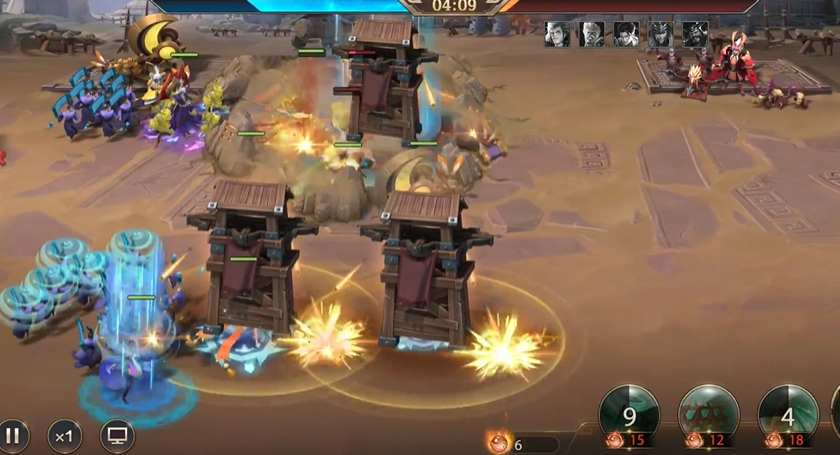Screen dimensions: 840x455
Task: Select the horned-helmet enemy hero portrait
Action: point(661,34)
